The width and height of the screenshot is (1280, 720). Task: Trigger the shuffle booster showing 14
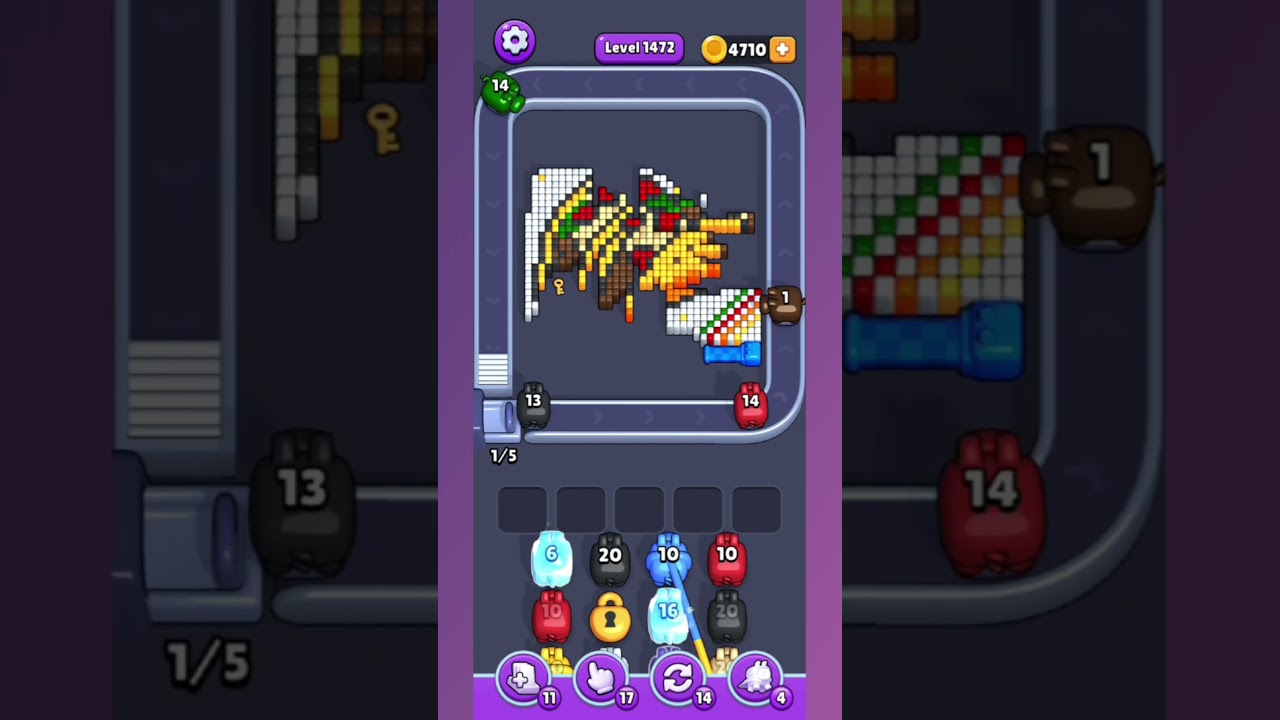point(679,679)
